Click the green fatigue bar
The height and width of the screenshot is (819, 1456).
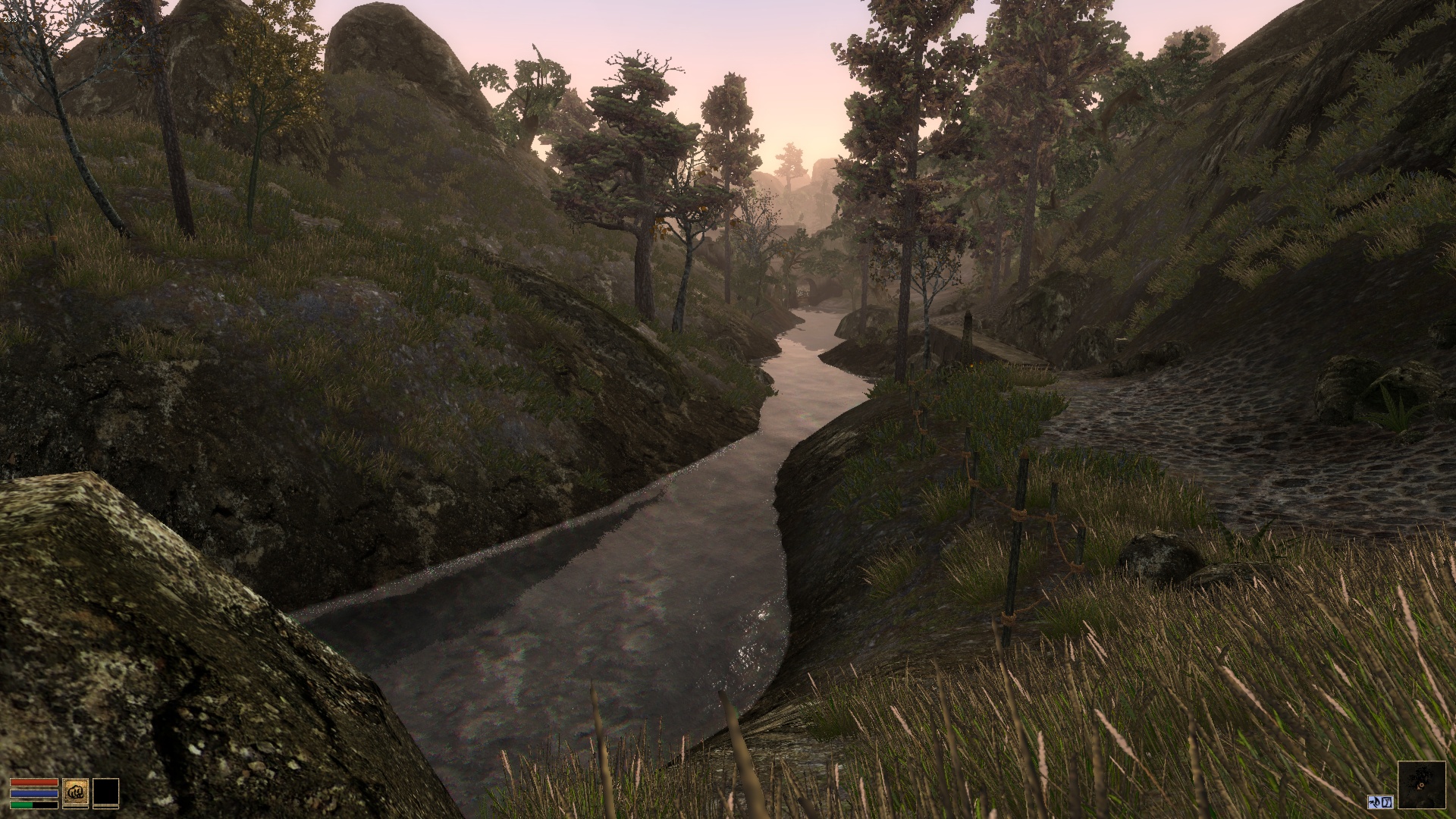coord(21,805)
